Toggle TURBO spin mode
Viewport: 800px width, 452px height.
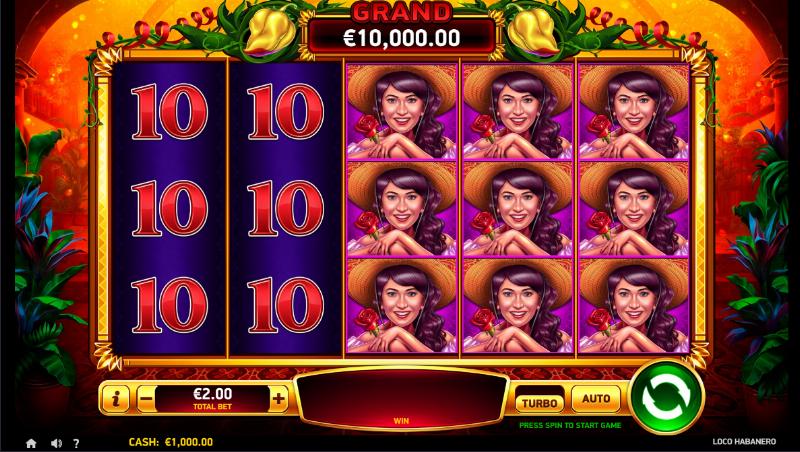538,401
